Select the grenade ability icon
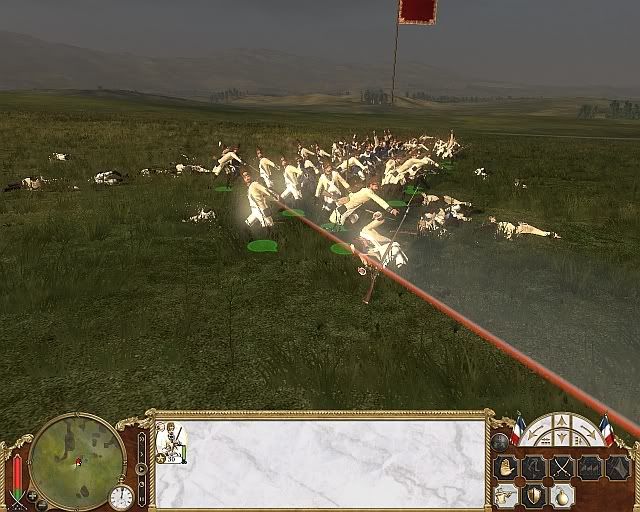This screenshot has width=640, height=512. (562, 495)
